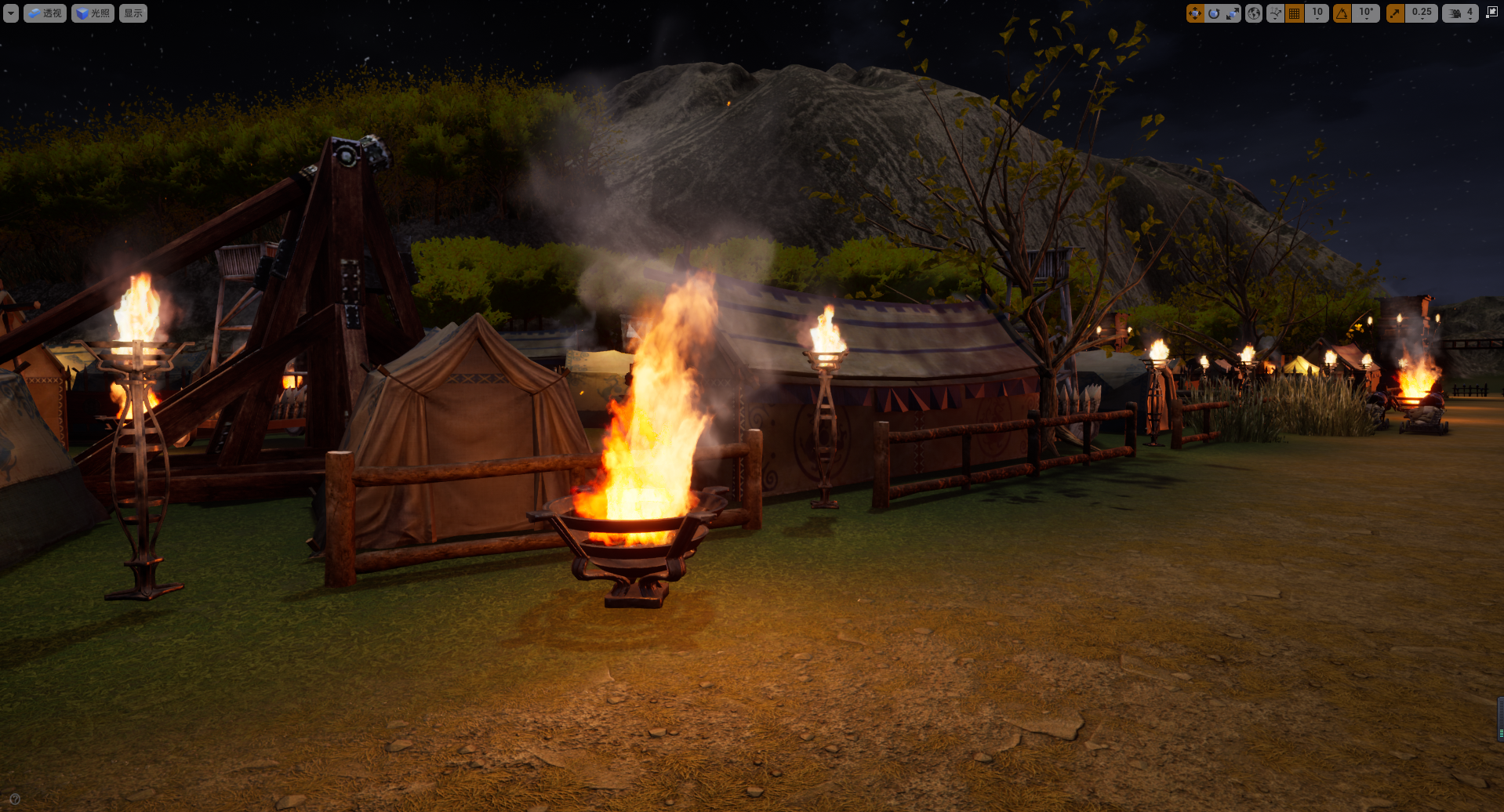Open the viewport options dropdown arrow
The height and width of the screenshot is (812, 1504).
click(x=11, y=13)
